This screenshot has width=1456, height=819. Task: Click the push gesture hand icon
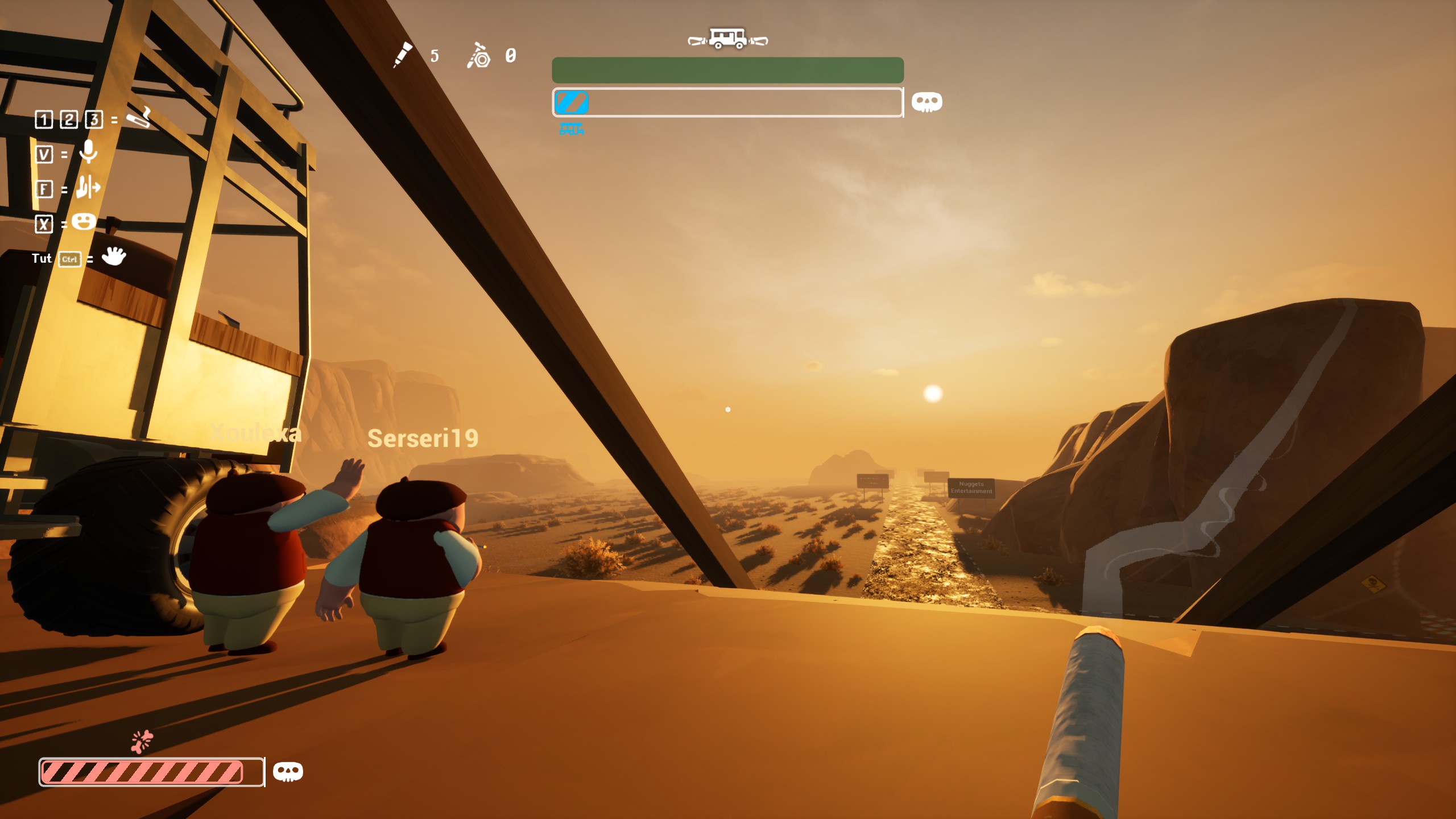click(88, 187)
